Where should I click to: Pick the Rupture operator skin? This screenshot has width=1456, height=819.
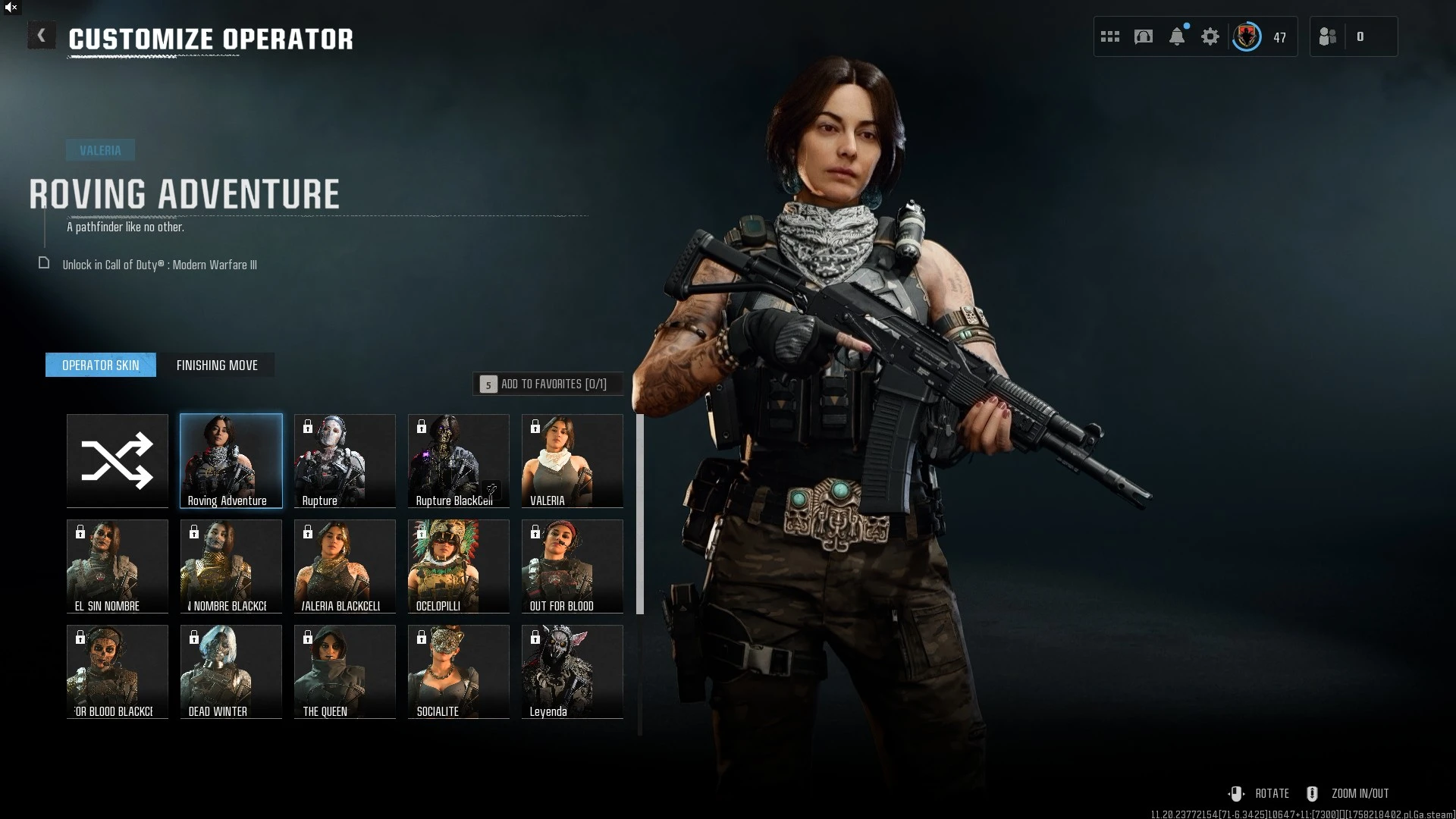coord(345,460)
